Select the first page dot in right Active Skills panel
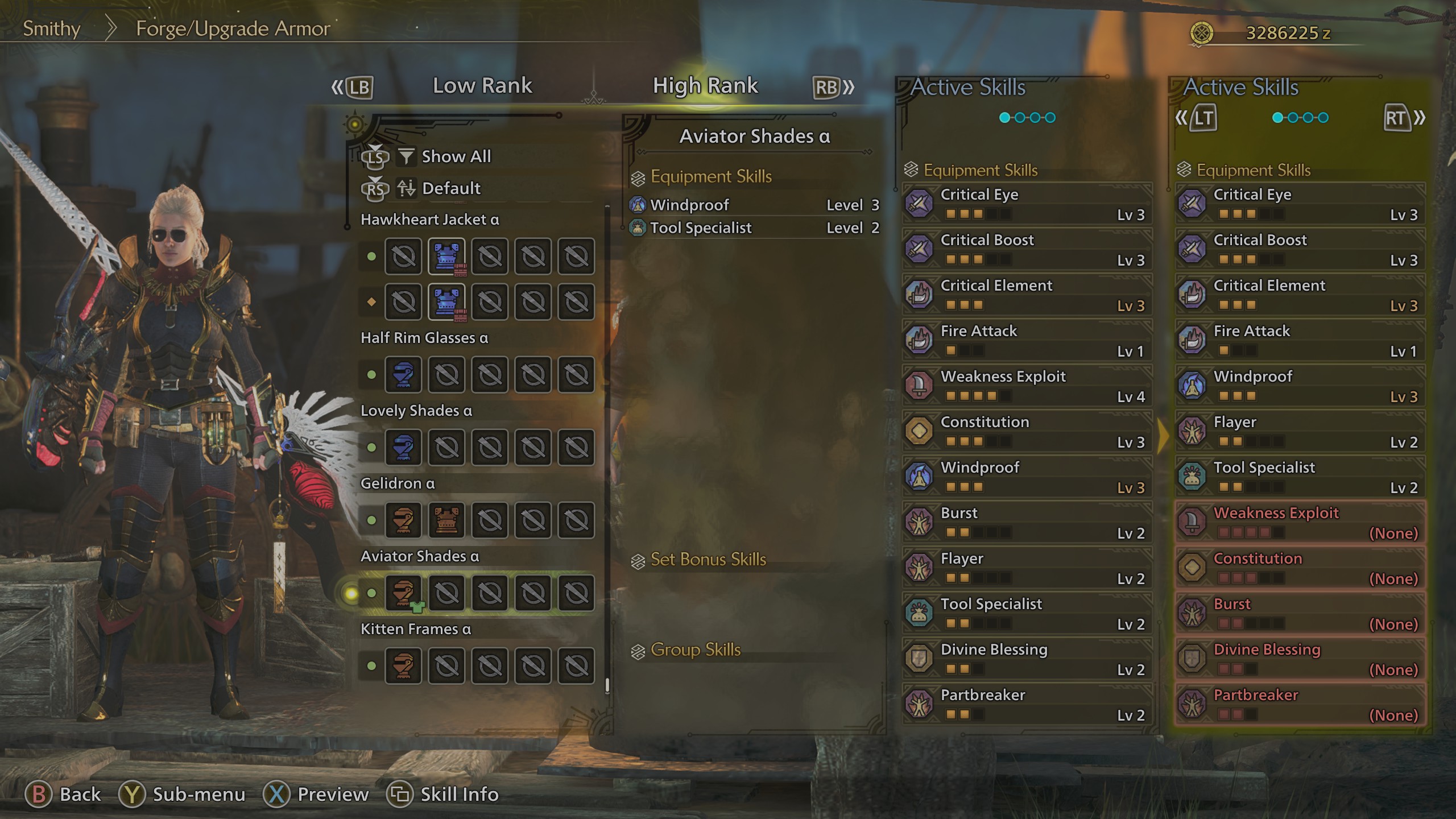 point(1278,118)
